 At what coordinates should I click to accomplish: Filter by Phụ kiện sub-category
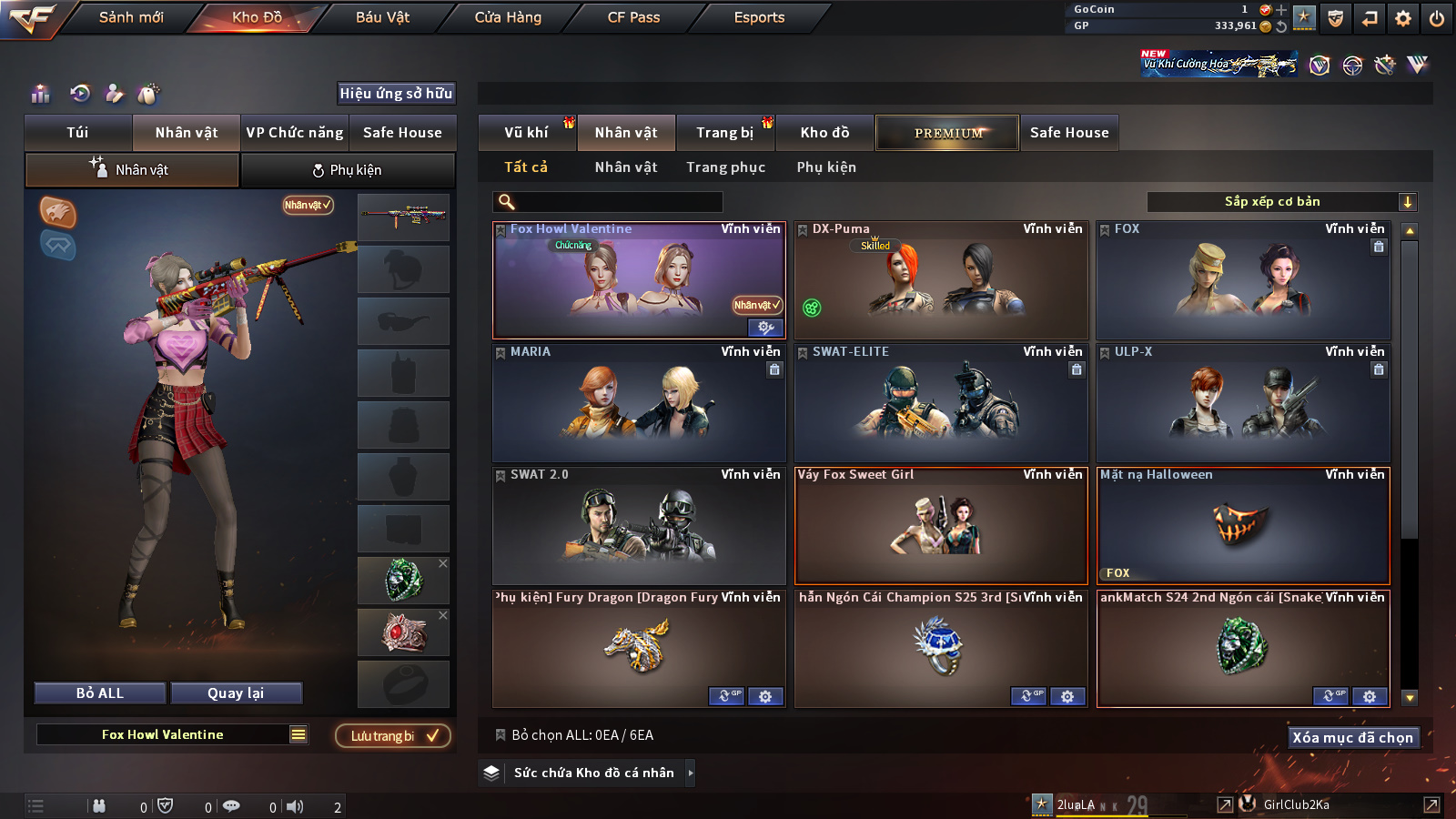coord(826,167)
